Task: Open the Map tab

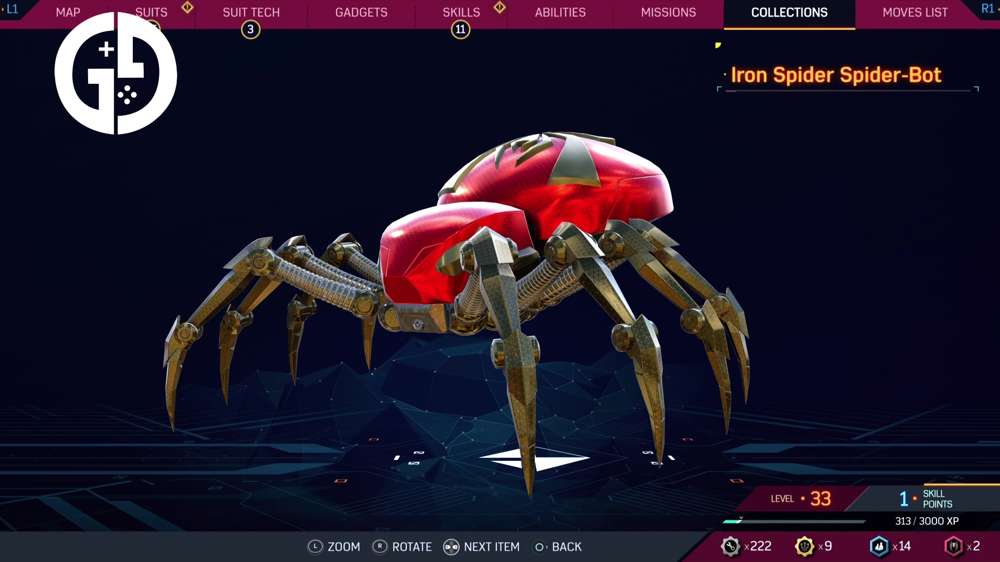Action: (x=68, y=13)
